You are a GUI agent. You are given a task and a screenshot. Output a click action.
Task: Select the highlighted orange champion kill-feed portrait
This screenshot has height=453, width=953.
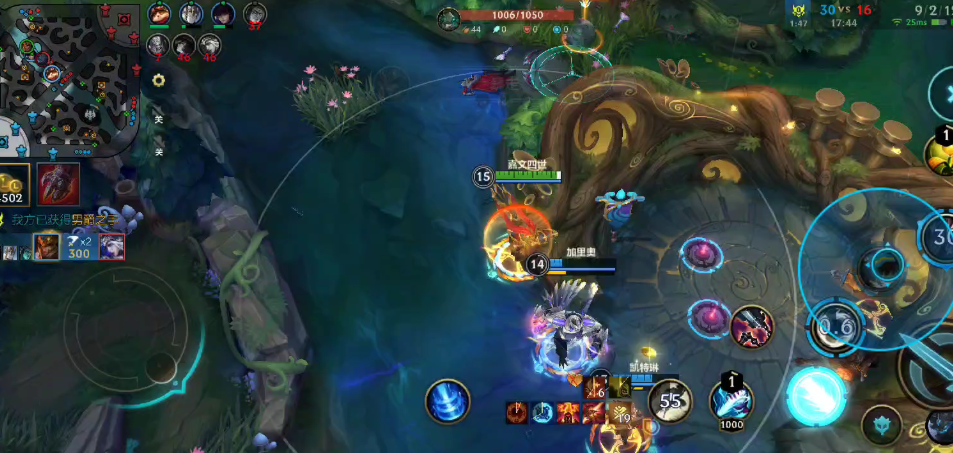coord(46,246)
